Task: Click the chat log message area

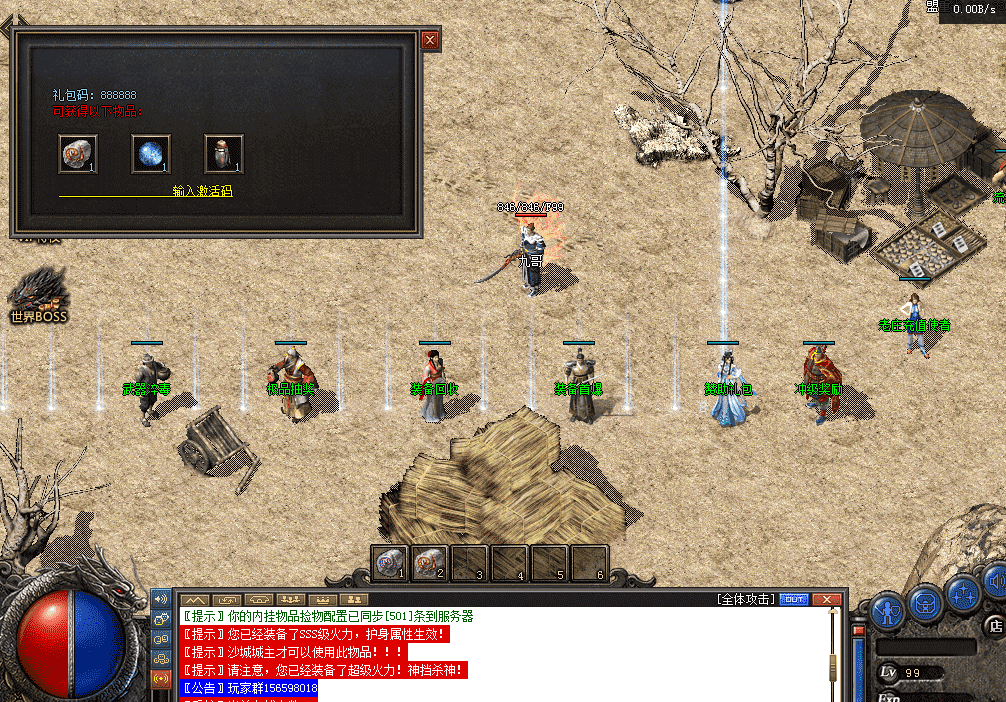Action: pyautogui.click(x=500, y=652)
